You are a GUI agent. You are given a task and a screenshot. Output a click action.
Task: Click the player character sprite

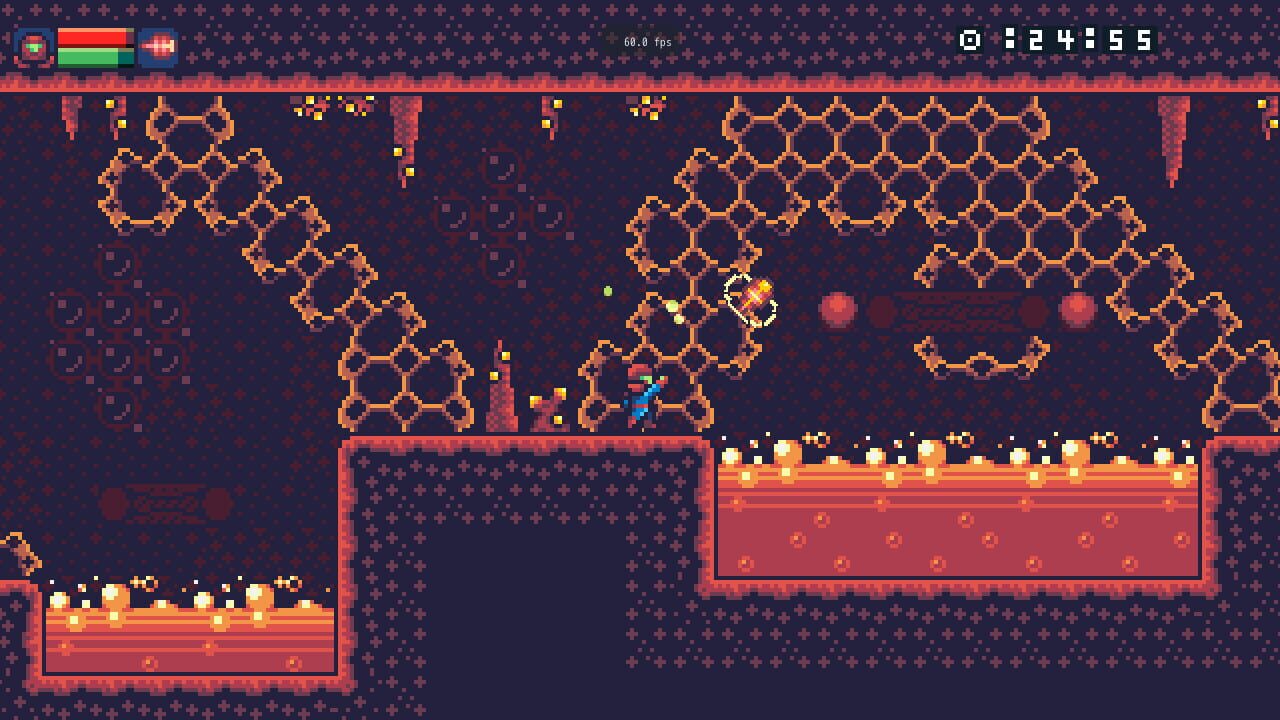pyautogui.click(x=640, y=395)
